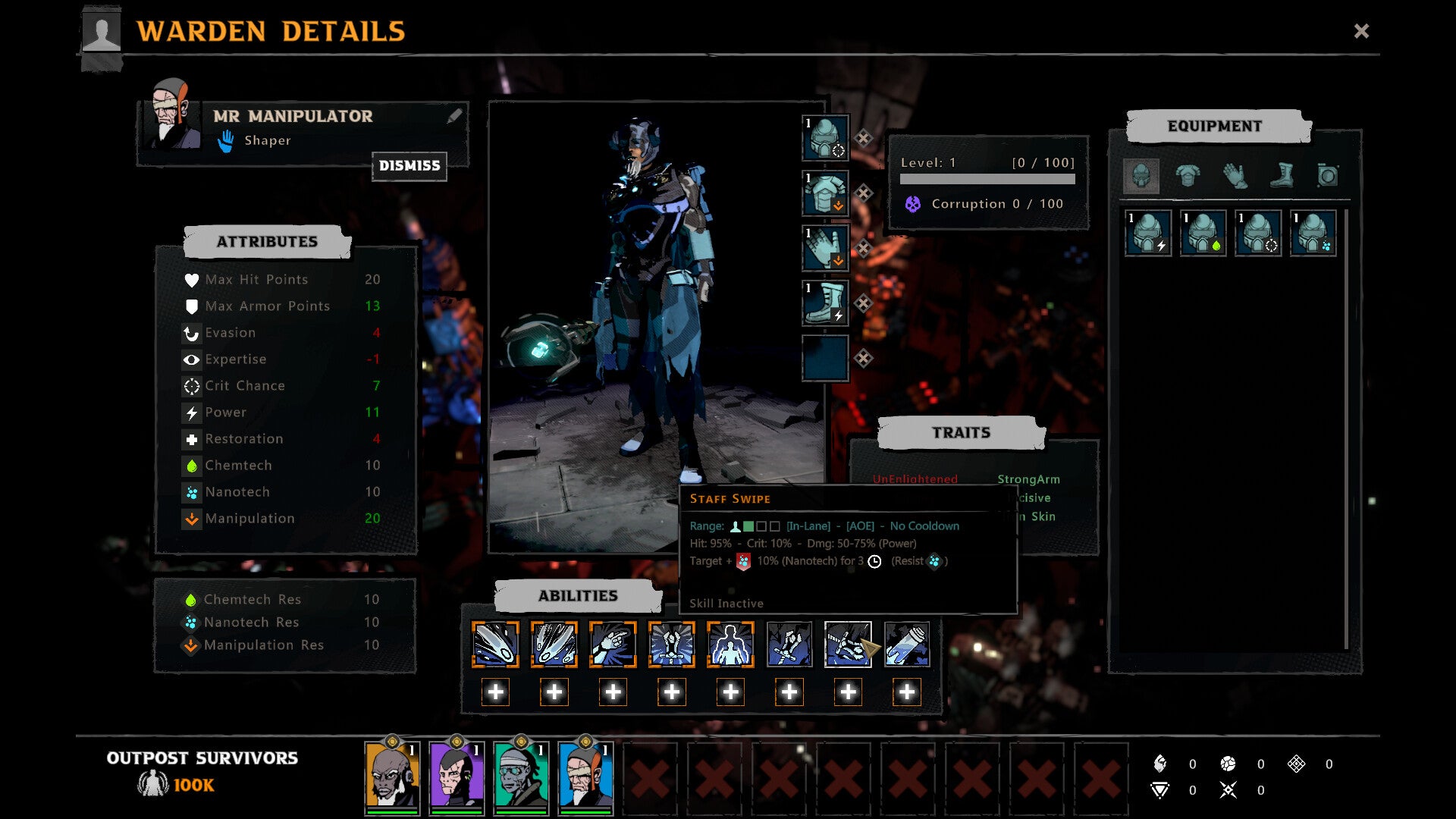Select the equipped gloves slot
Viewport: 1456px width, 819px height.
(x=825, y=248)
